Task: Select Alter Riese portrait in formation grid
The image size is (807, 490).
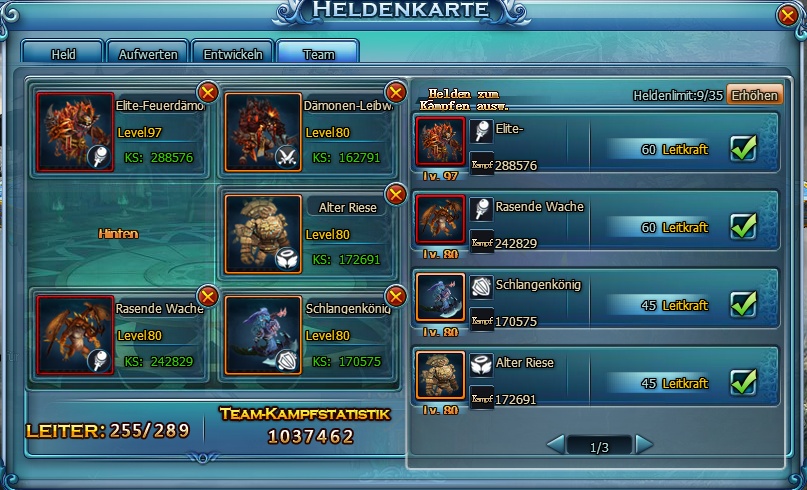Action: tap(263, 233)
